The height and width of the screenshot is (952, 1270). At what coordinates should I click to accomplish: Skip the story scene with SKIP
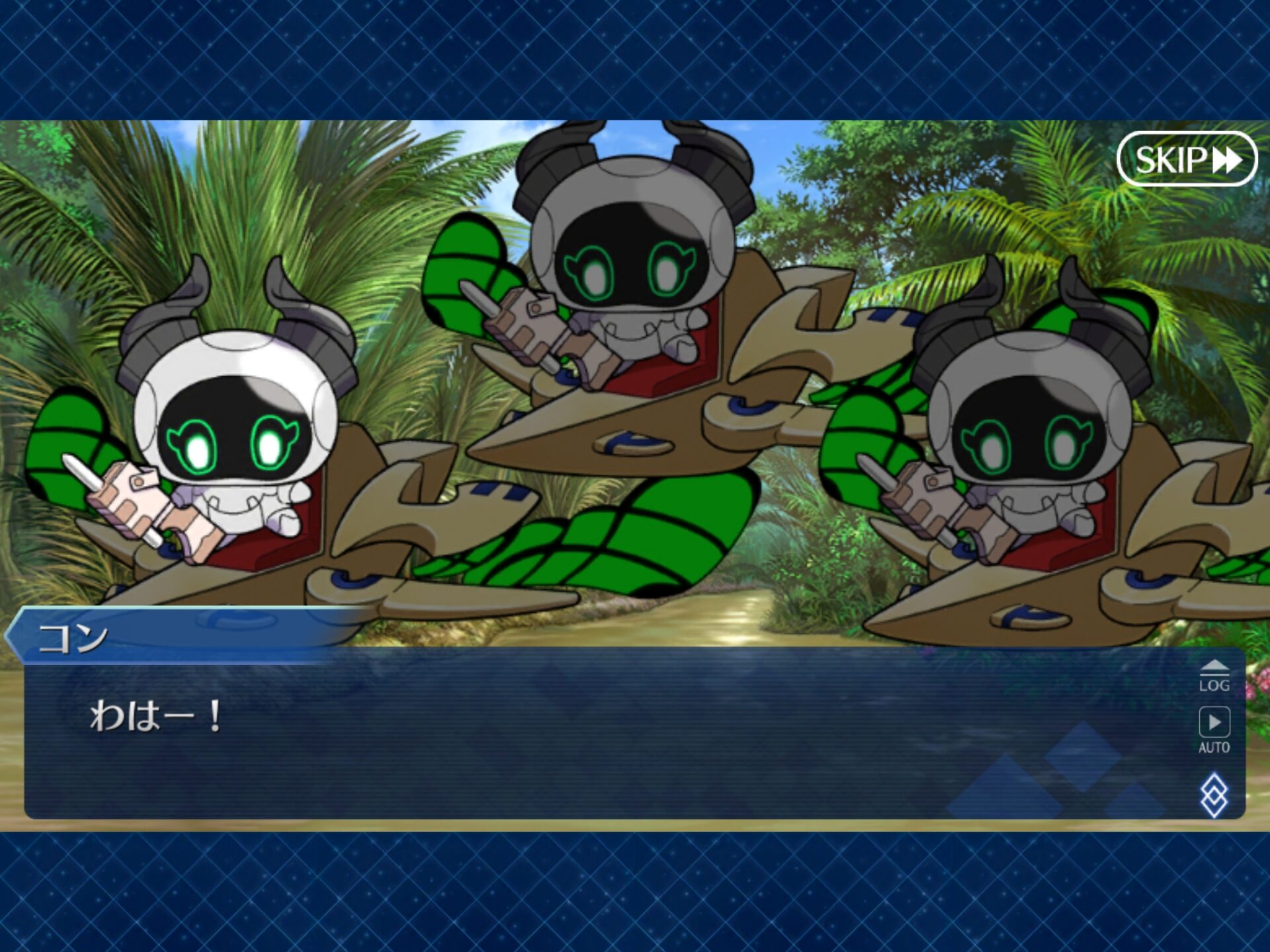coord(1187,159)
